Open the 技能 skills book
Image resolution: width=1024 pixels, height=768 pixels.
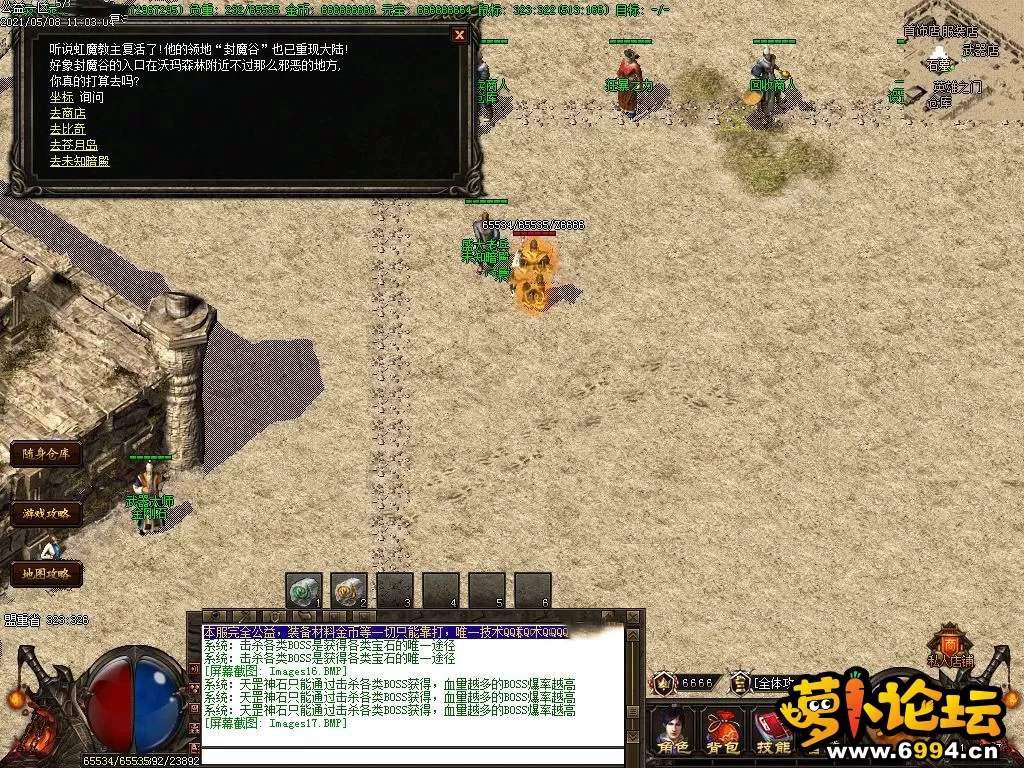point(772,732)
